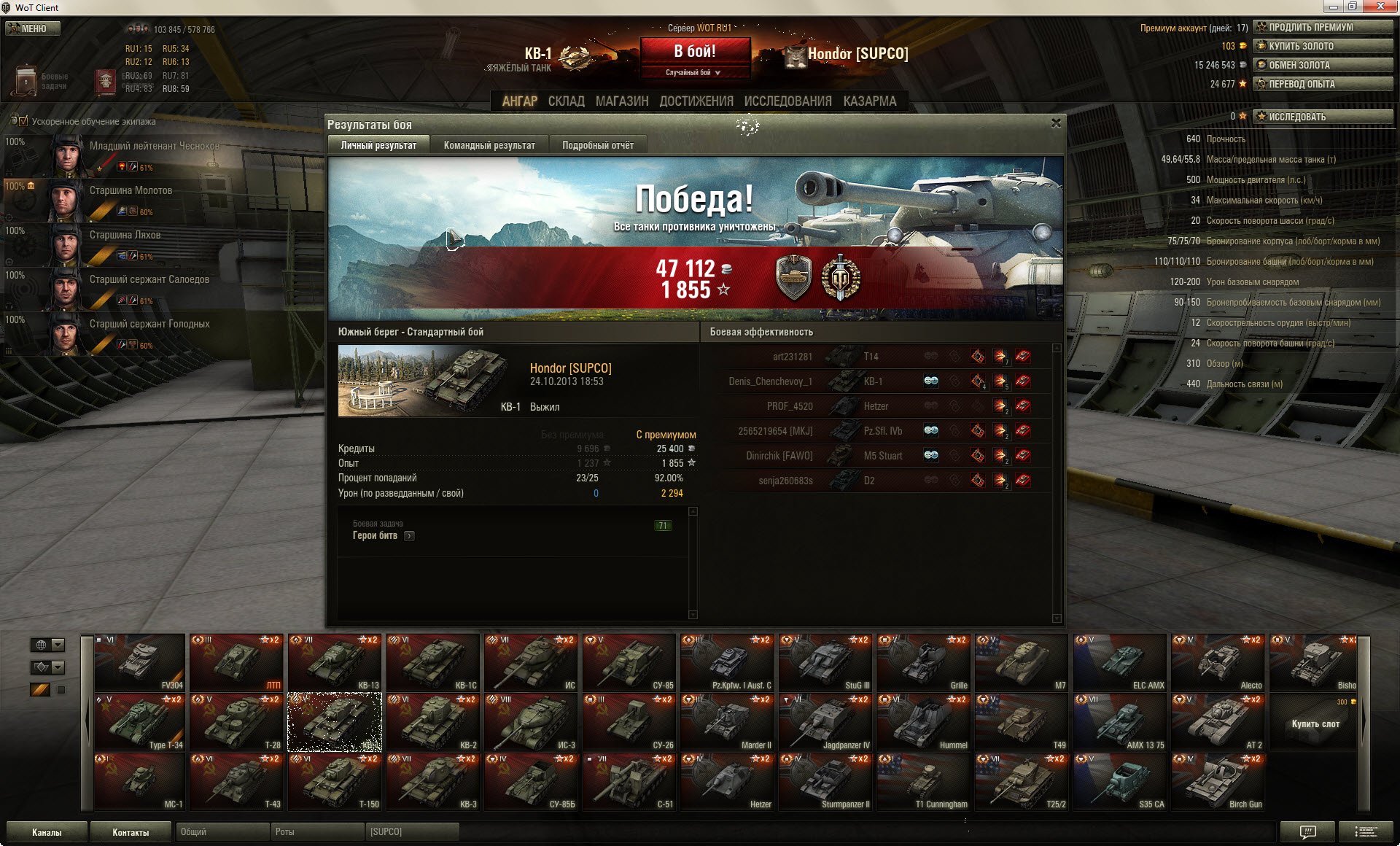The height and width of the screenshot is (846, 1400).
Task: Select ПЕРЕВОД ОПЫТА button
Action: point(1323,84)
